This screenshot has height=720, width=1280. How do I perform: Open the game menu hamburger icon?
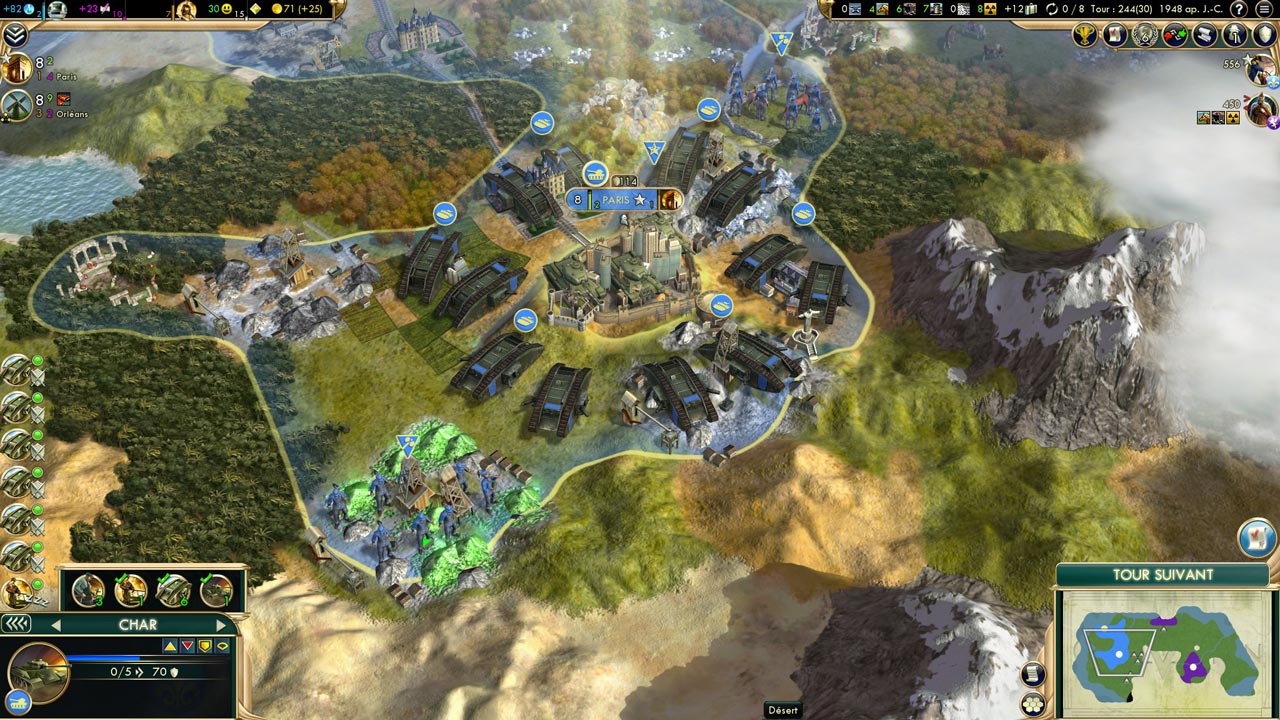pyautogui.click(x=1263, y=9)
